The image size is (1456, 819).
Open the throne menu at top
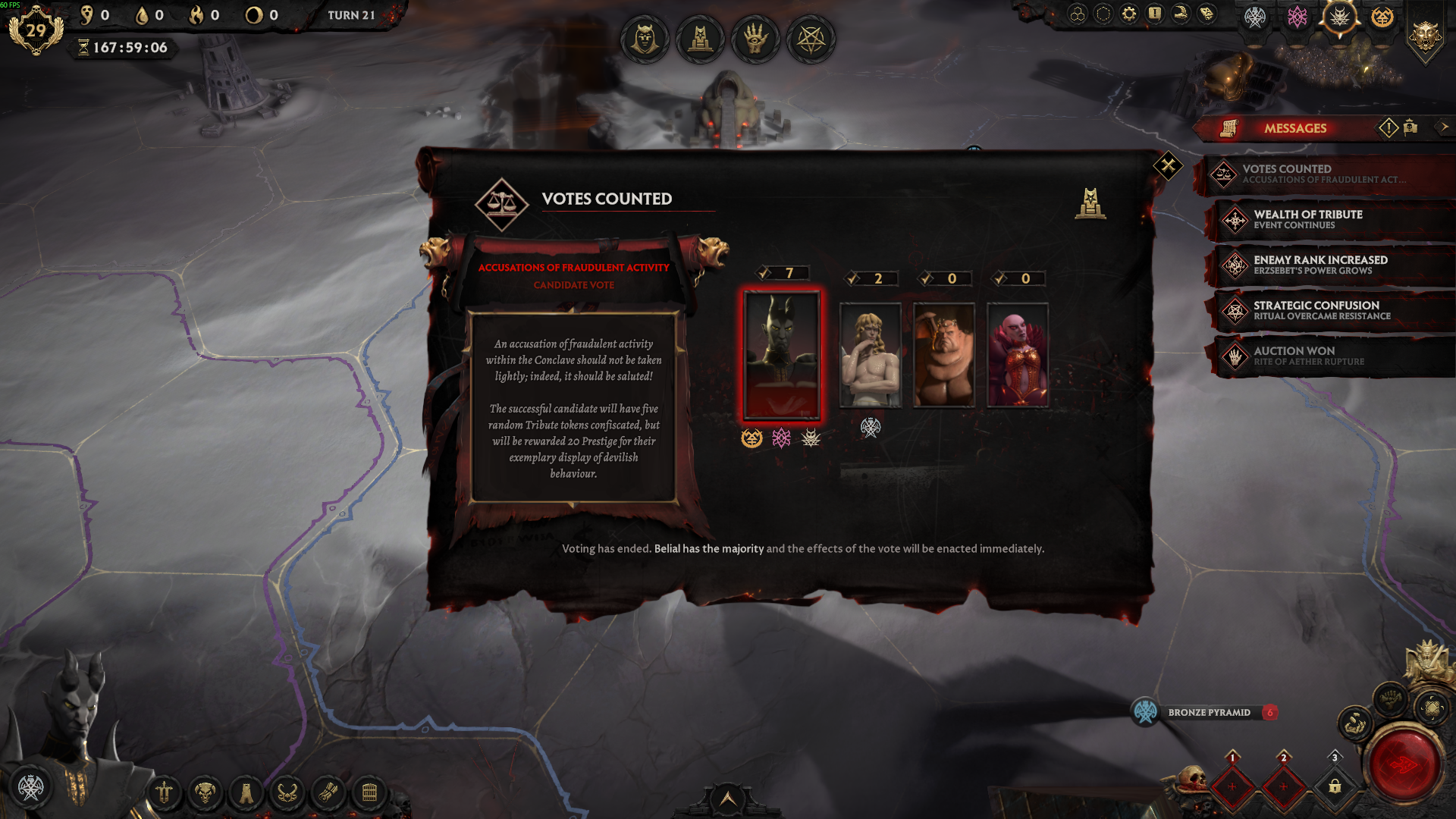[700, 39]
